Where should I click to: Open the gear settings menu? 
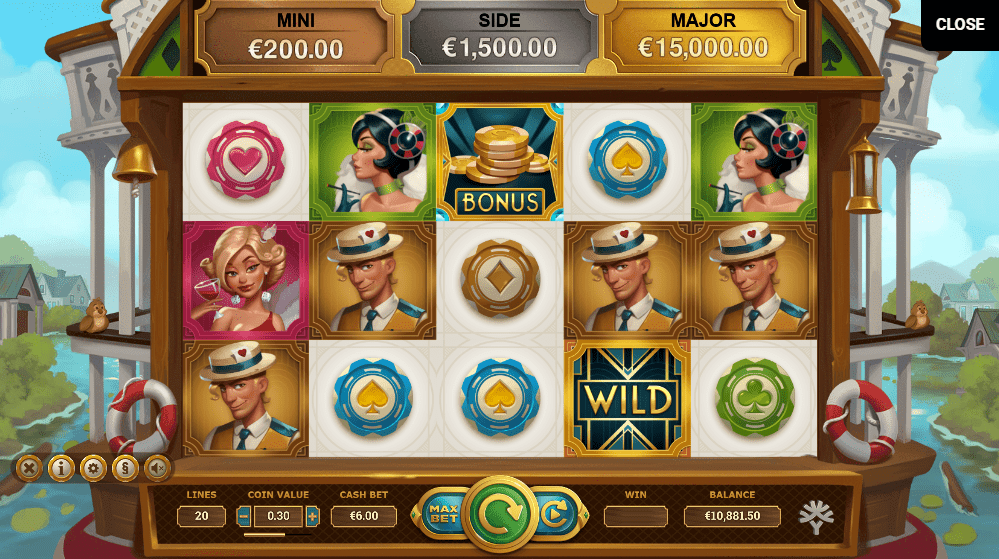coord(93,467)
